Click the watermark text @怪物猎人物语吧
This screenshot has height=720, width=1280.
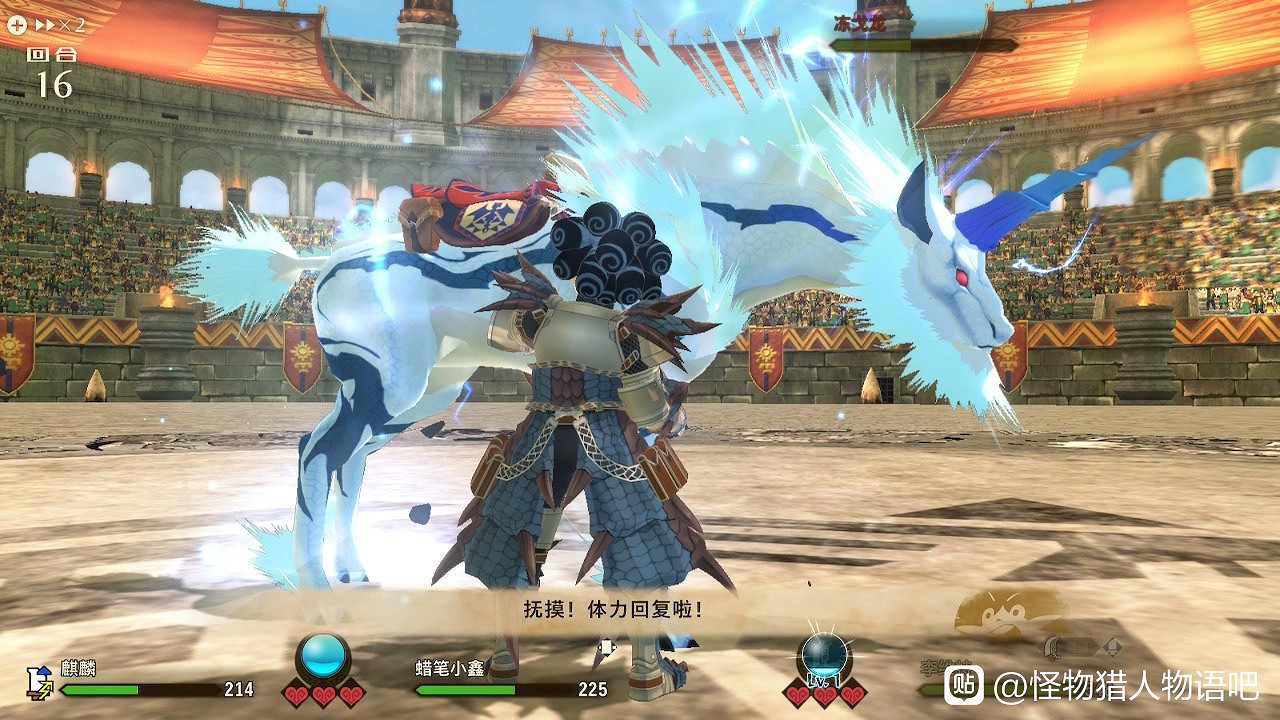(1128, 686)
